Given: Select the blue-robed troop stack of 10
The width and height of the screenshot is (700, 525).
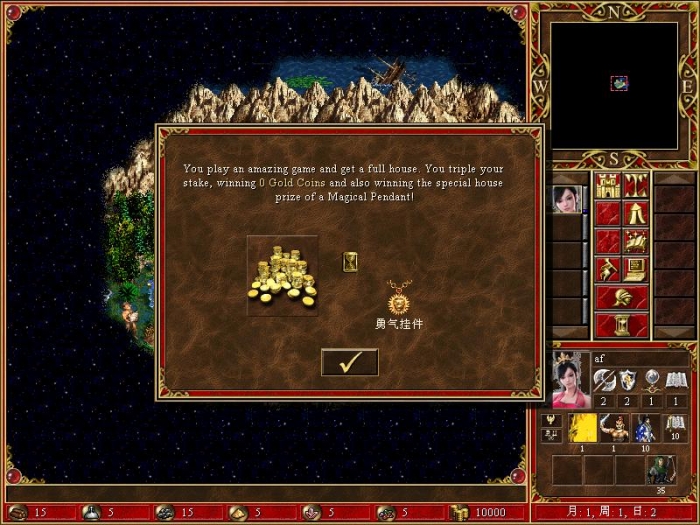Looking at the screenshot, I should 645,428.
